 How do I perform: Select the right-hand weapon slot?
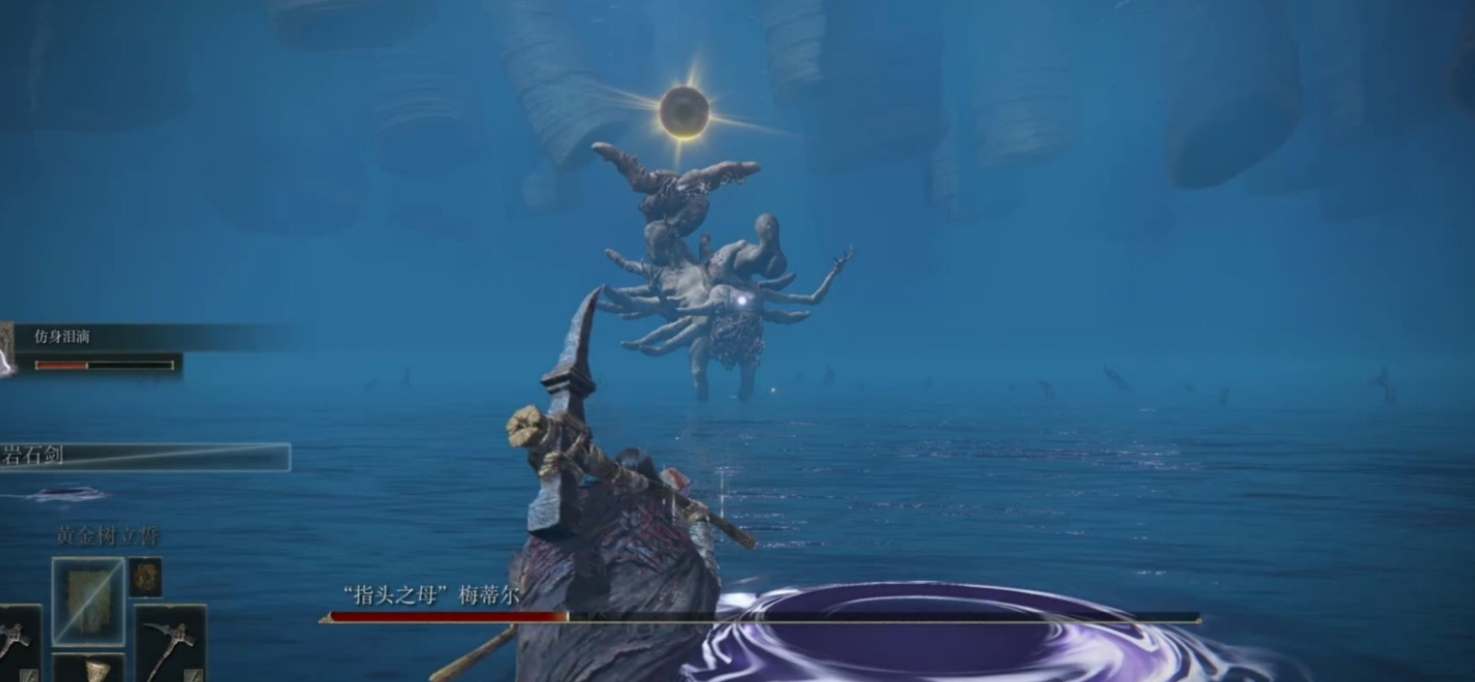click(169, 642)
